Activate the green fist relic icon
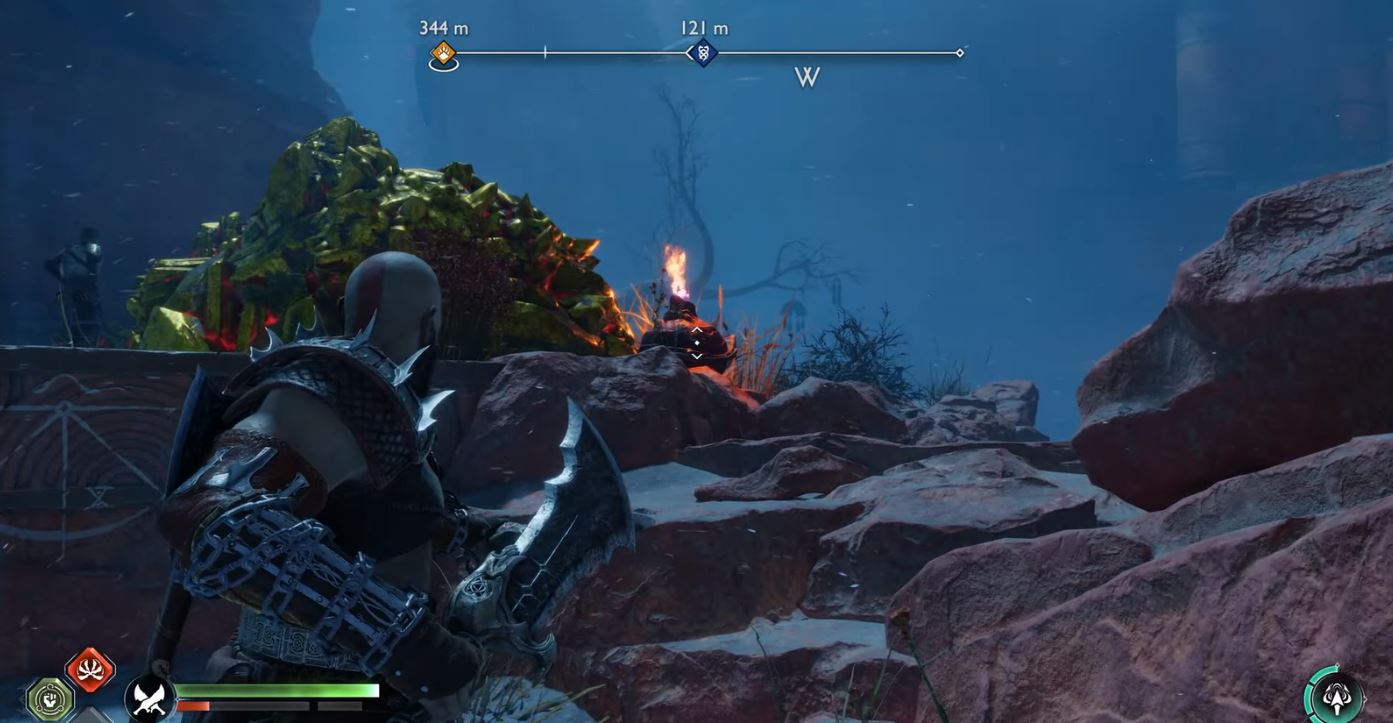The height and width of the screenshot is (723, 1393). pyautogui.click(x=48, y=697)
